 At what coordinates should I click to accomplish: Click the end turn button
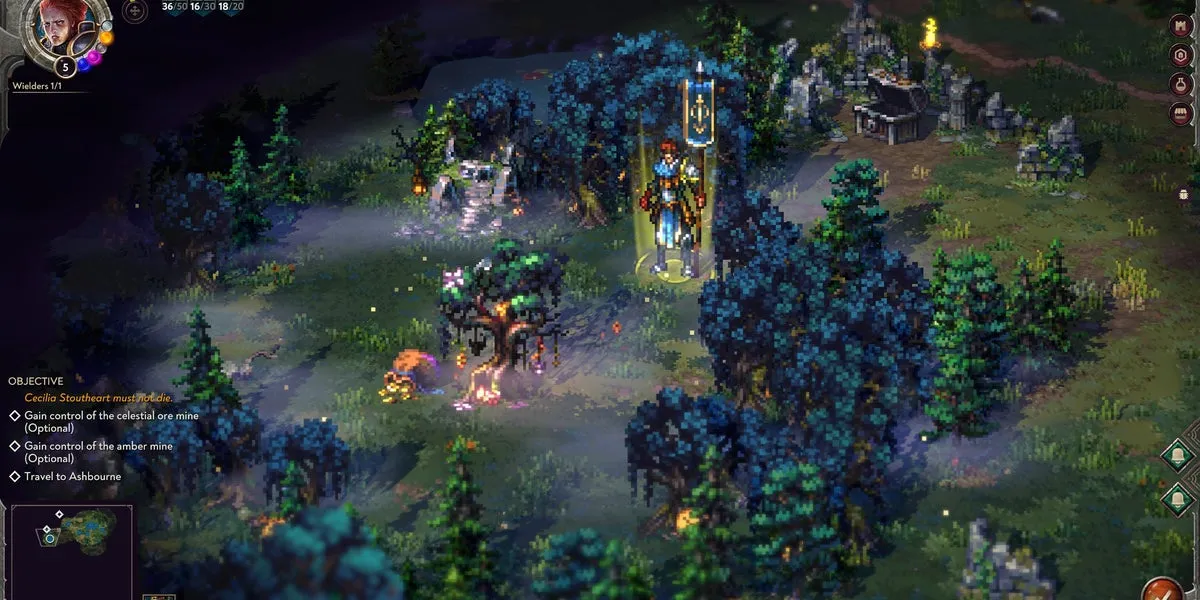1162,588
